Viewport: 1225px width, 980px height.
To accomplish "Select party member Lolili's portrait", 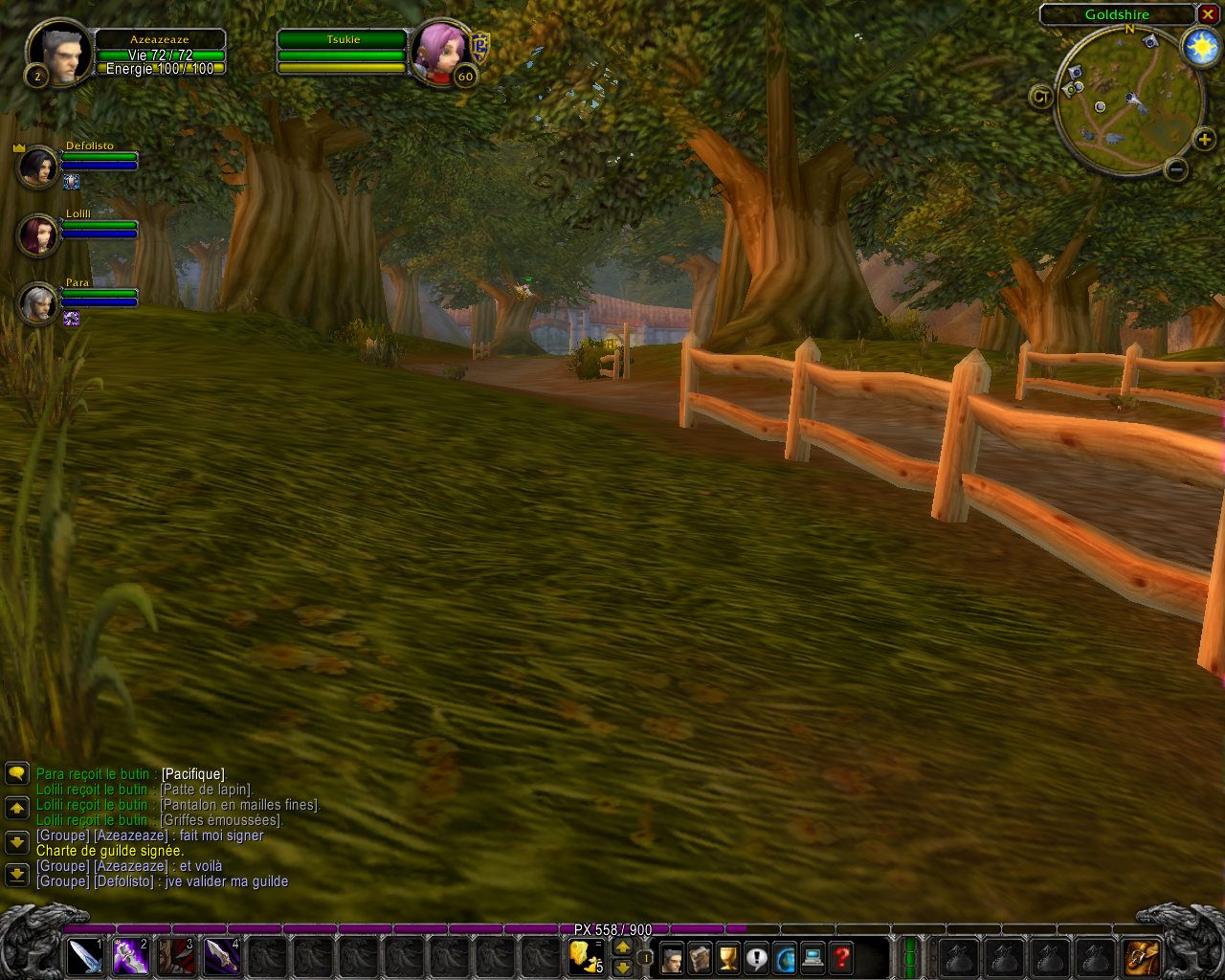I will tap(38, 235).
